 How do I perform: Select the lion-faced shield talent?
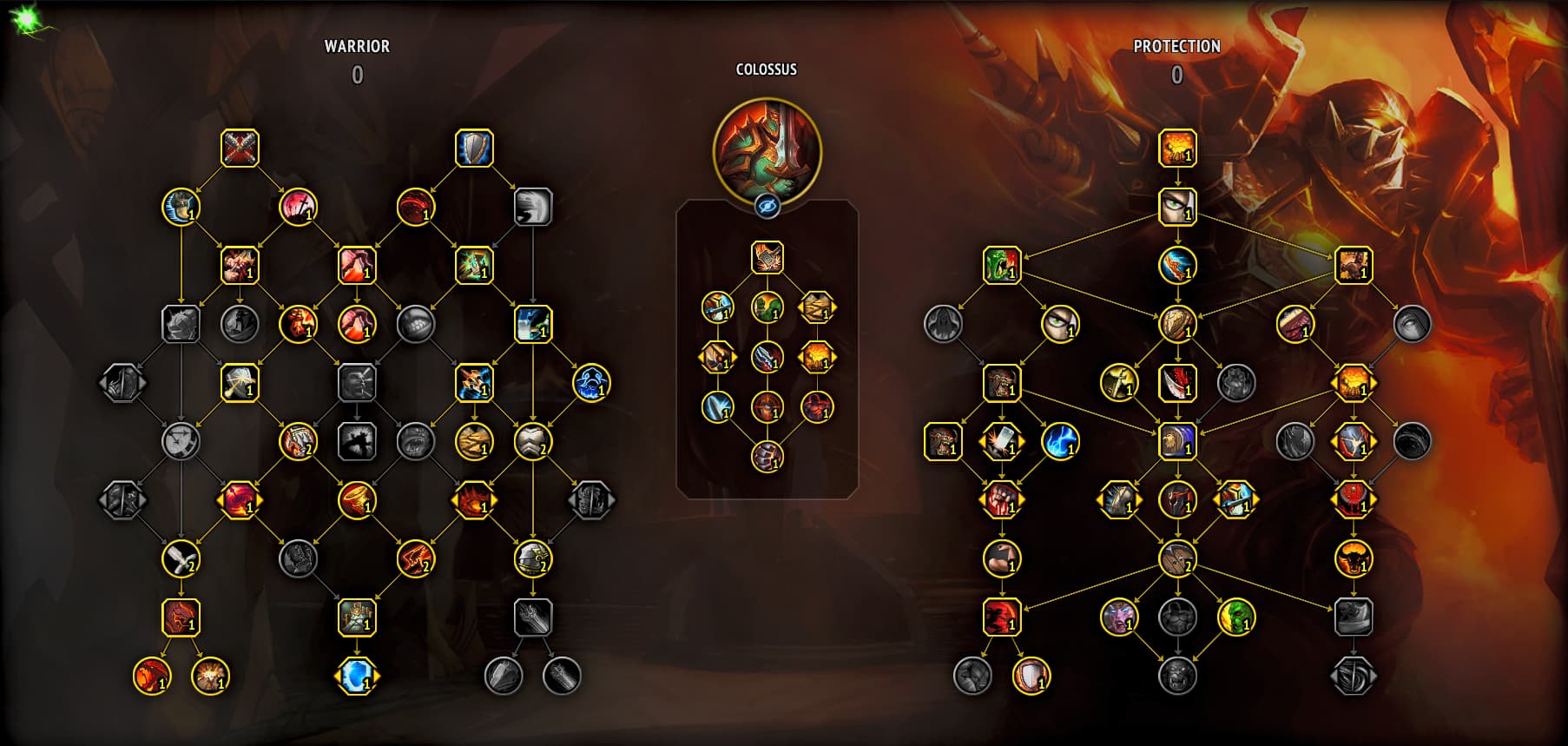point(1177,441)
